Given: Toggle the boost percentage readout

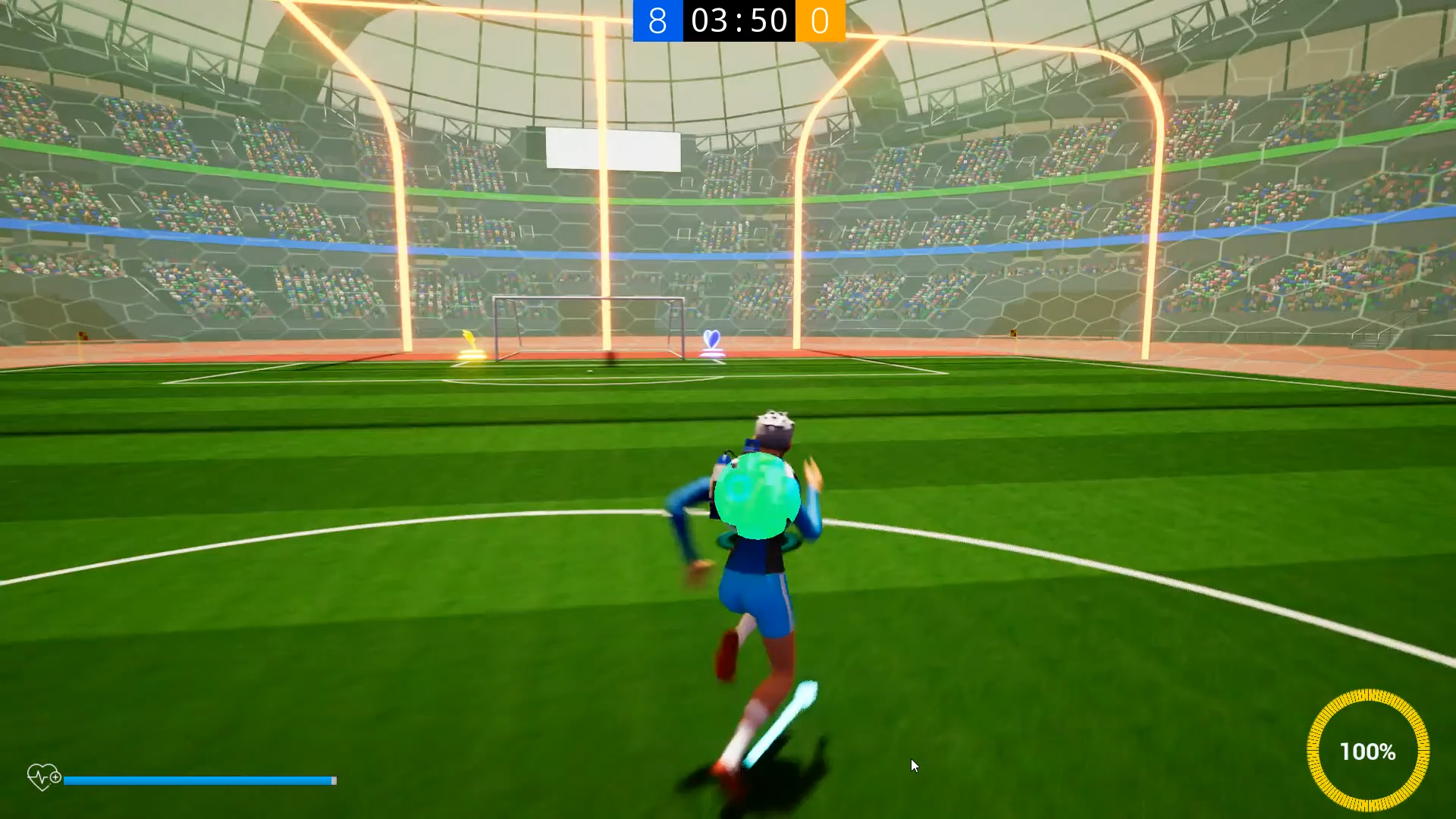Looking at the screenshot, I should pos(1368,752).
